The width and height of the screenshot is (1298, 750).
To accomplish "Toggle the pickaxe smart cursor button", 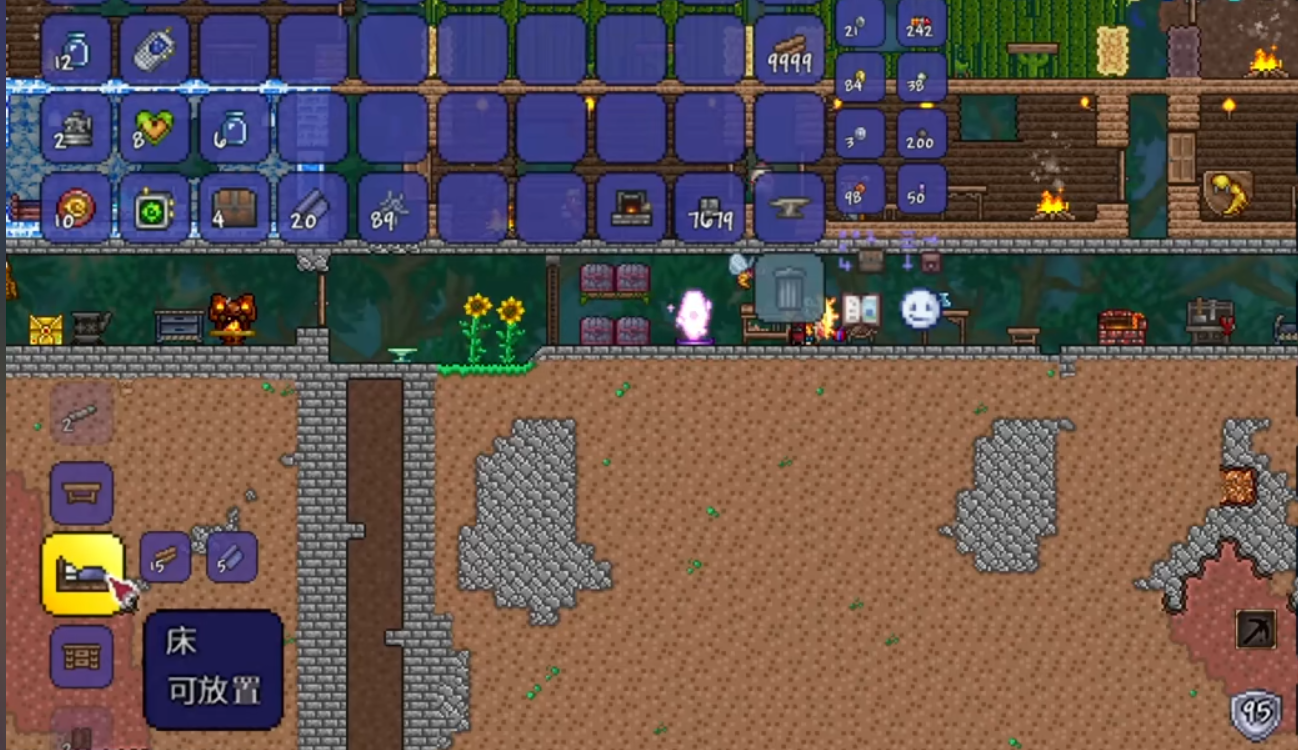I will (x=1255, y=629).
